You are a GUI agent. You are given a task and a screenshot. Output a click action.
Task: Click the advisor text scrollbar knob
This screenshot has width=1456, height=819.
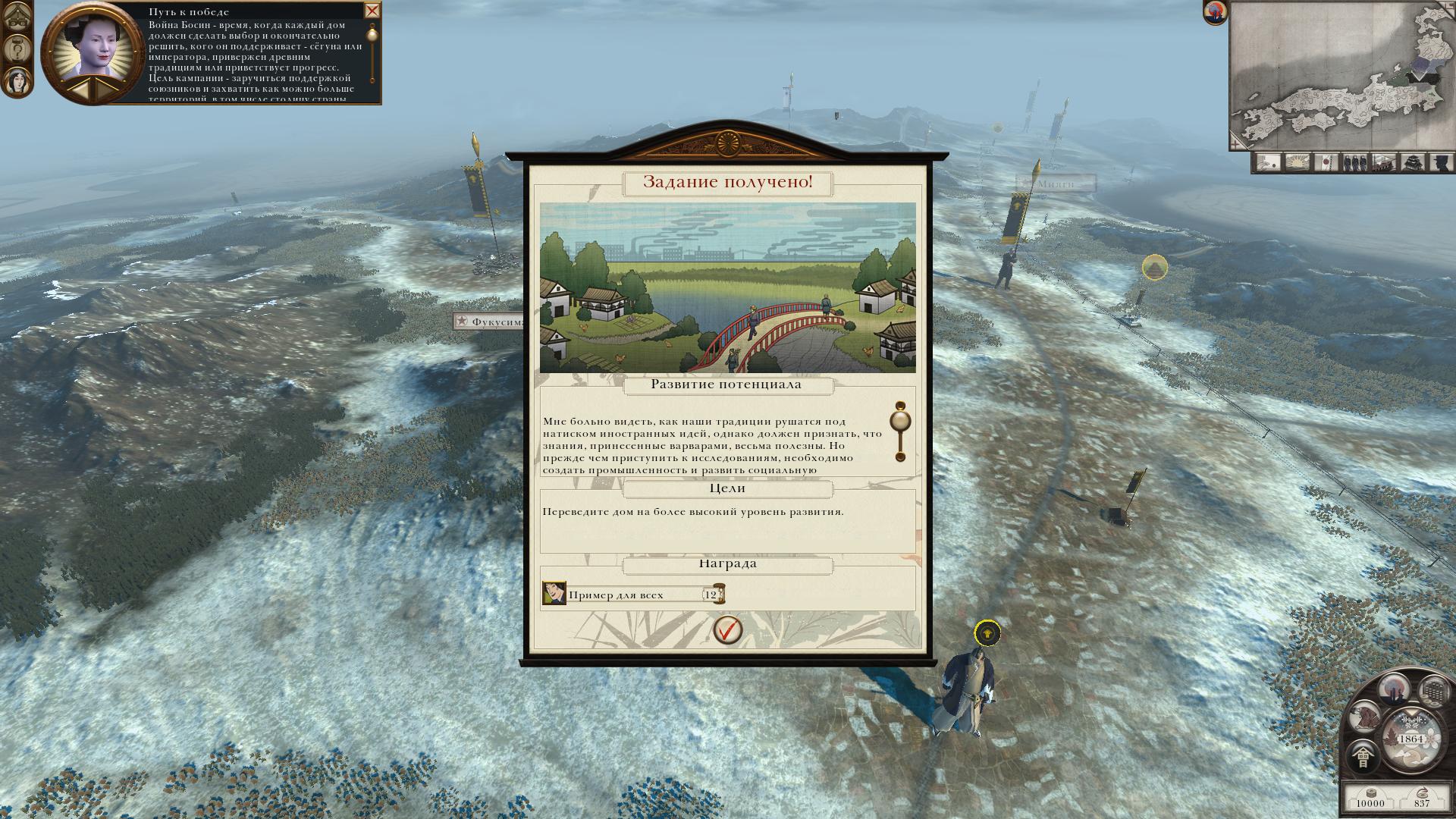[x=372, y=34]
